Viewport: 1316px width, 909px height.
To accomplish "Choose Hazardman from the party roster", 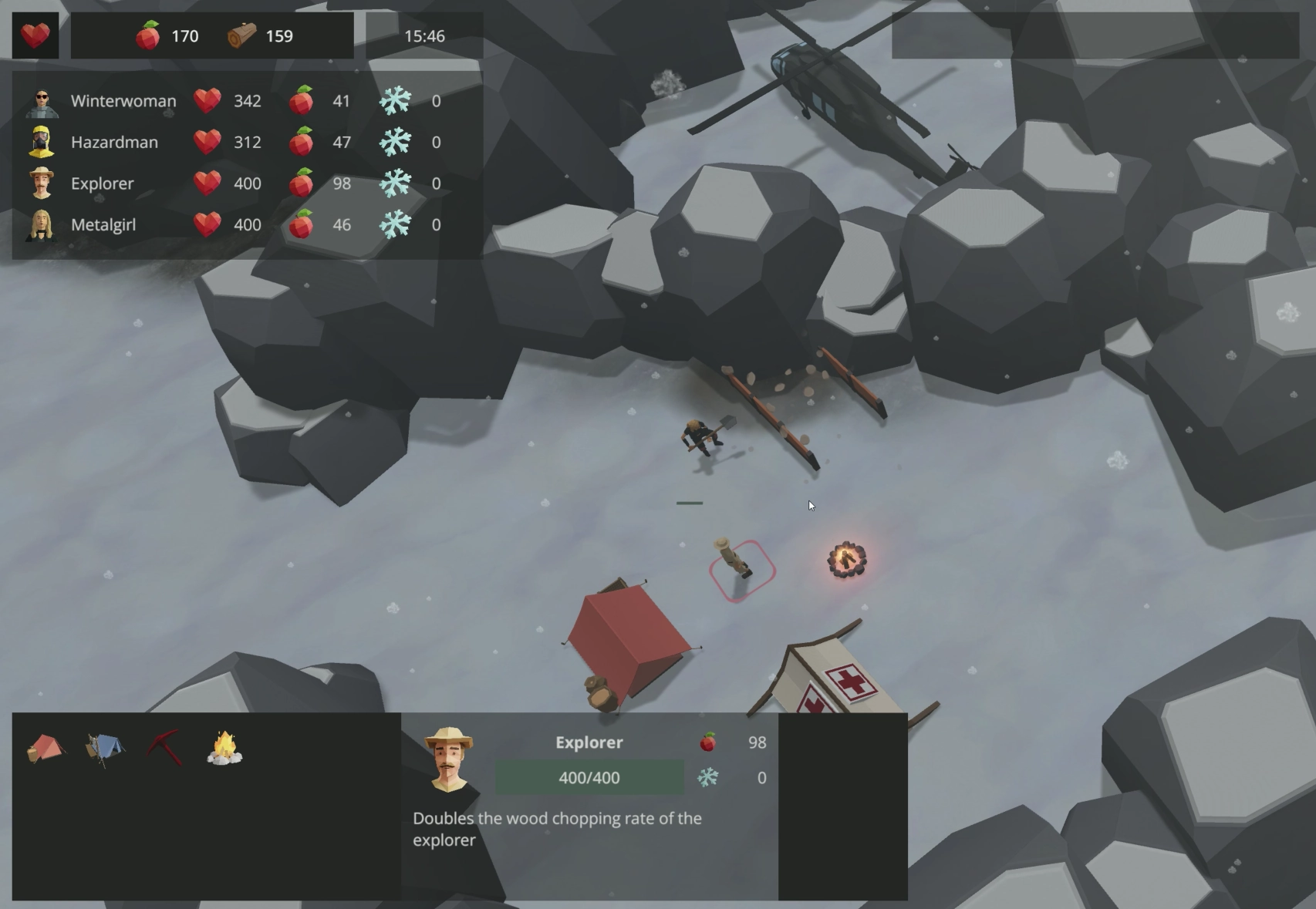I will (113, 143).
